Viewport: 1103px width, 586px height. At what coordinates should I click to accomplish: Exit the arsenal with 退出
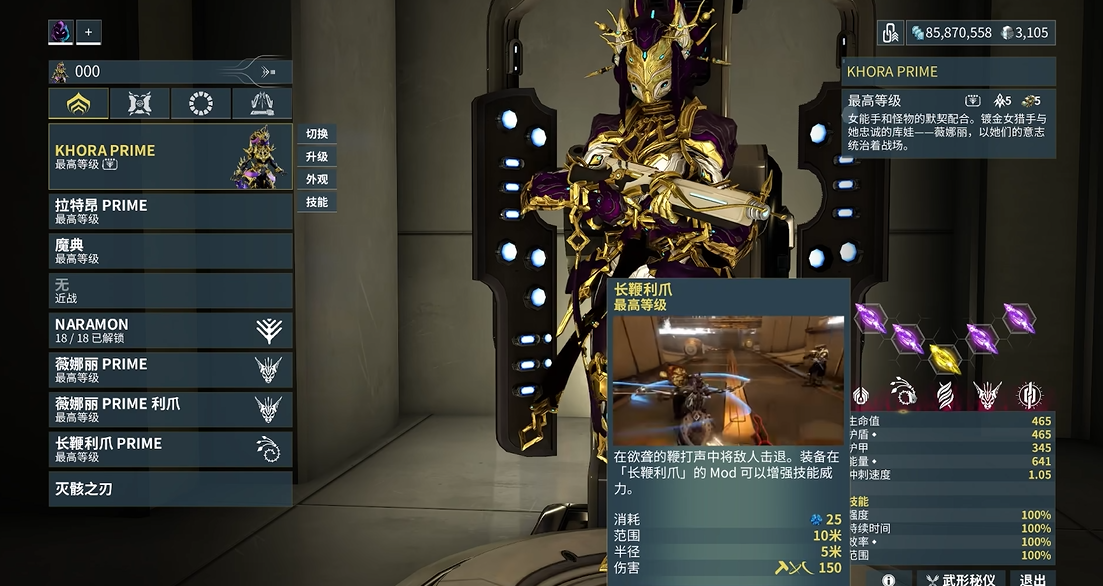point(1032,579)
